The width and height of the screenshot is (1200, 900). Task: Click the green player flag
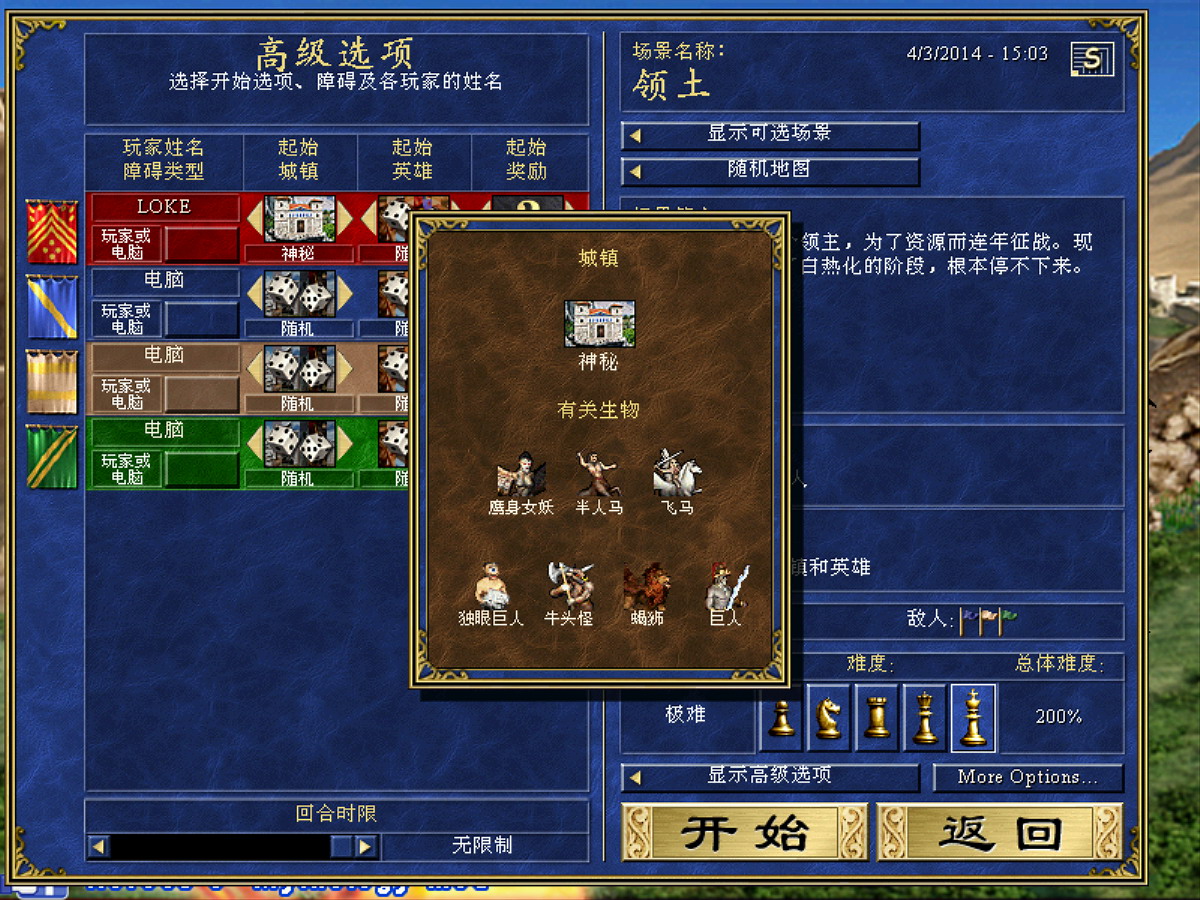(51, 457)
